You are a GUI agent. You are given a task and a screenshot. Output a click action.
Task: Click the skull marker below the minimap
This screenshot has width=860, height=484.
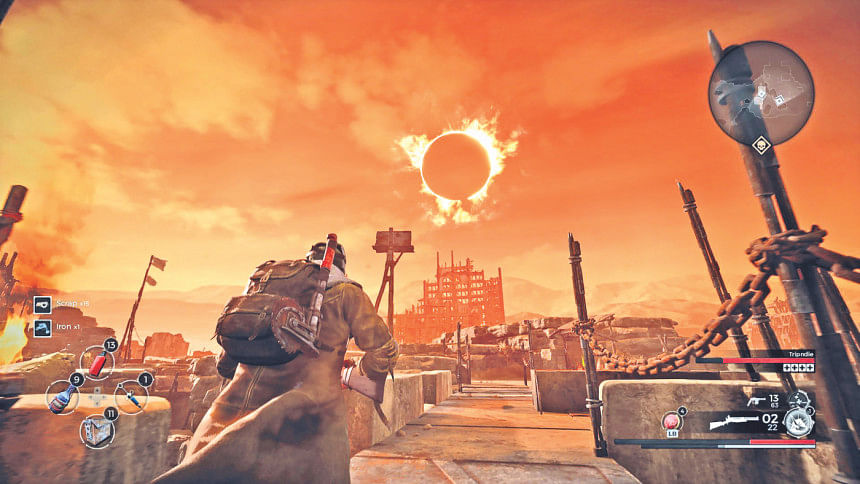click(x=761, y=146)
